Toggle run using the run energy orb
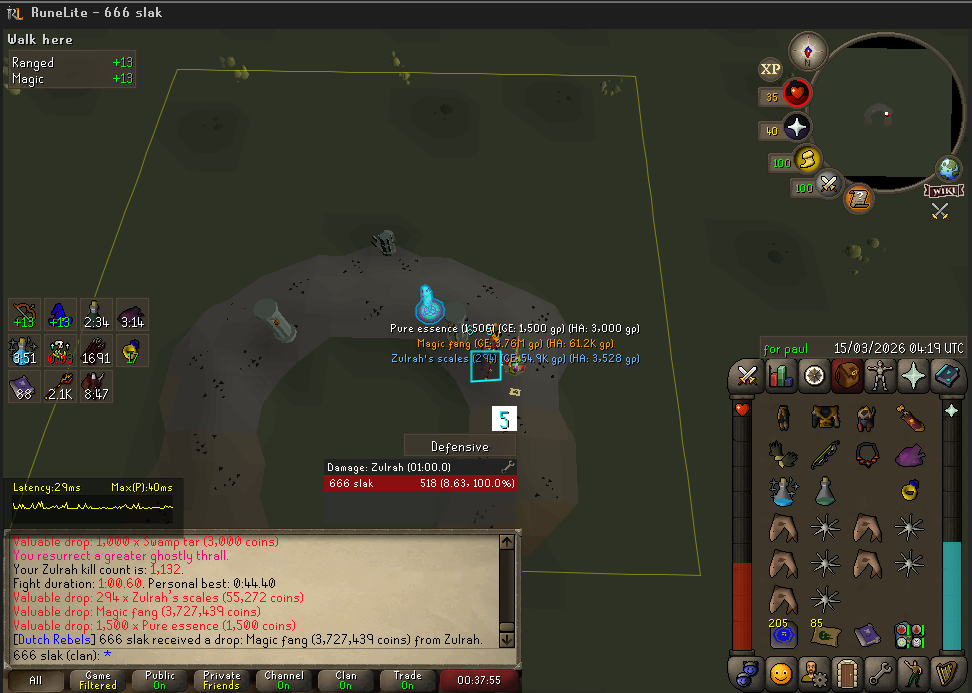 [807, 160]
